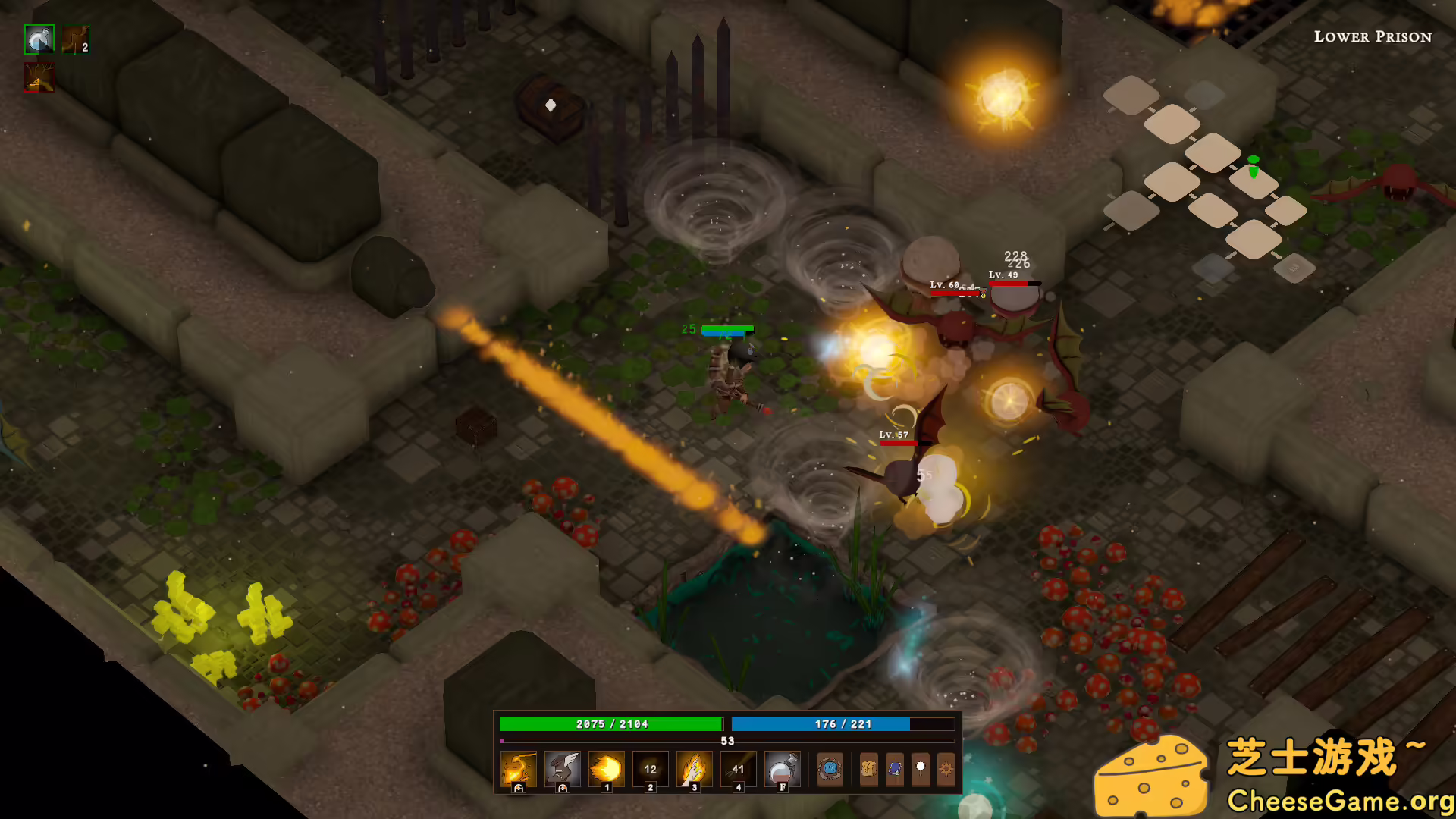Activate the flaming hand skill in slot 3
1456x819 pixels.
(694, 769)
